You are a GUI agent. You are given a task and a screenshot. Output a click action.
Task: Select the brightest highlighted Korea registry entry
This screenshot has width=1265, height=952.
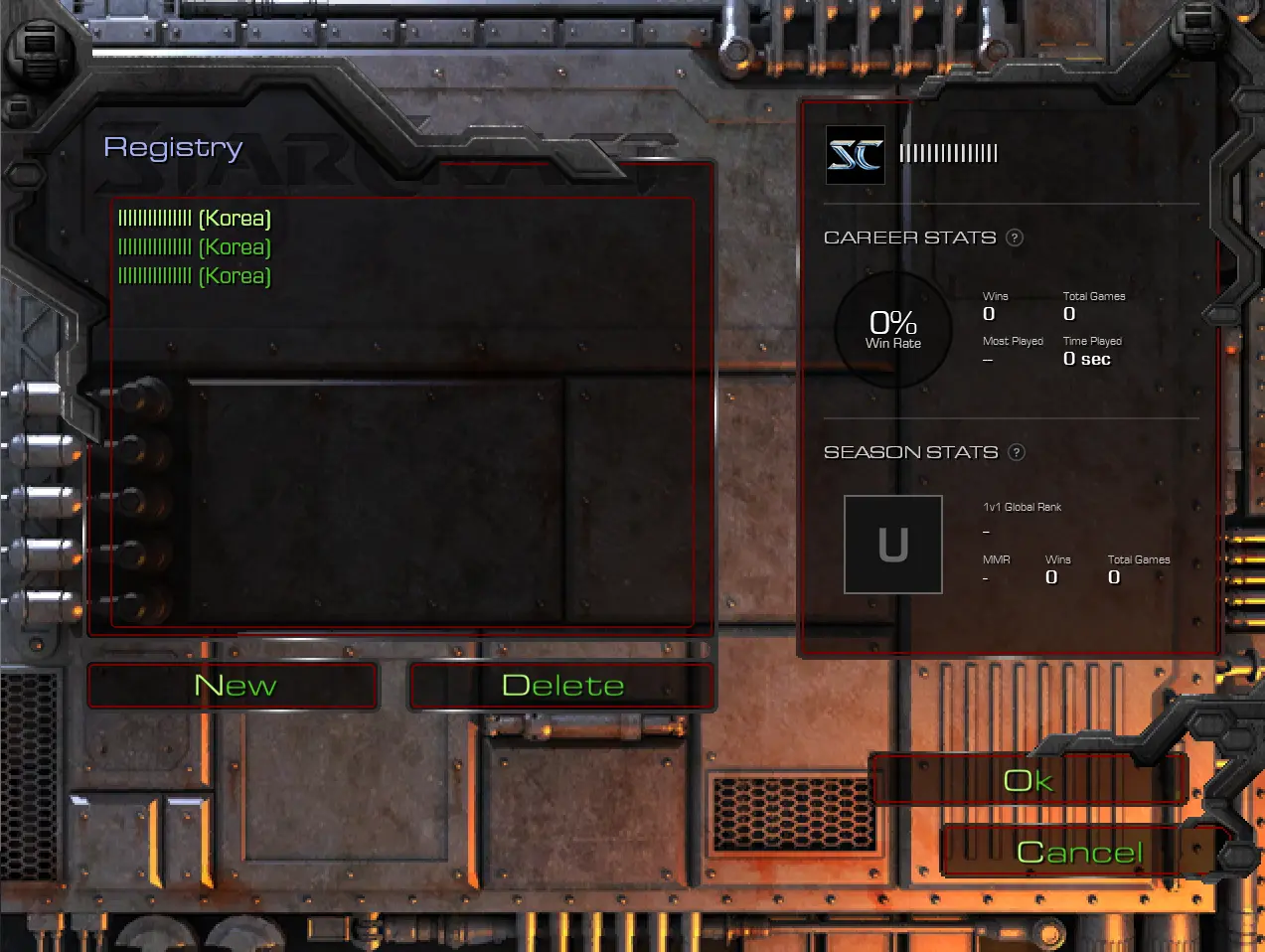195,219
